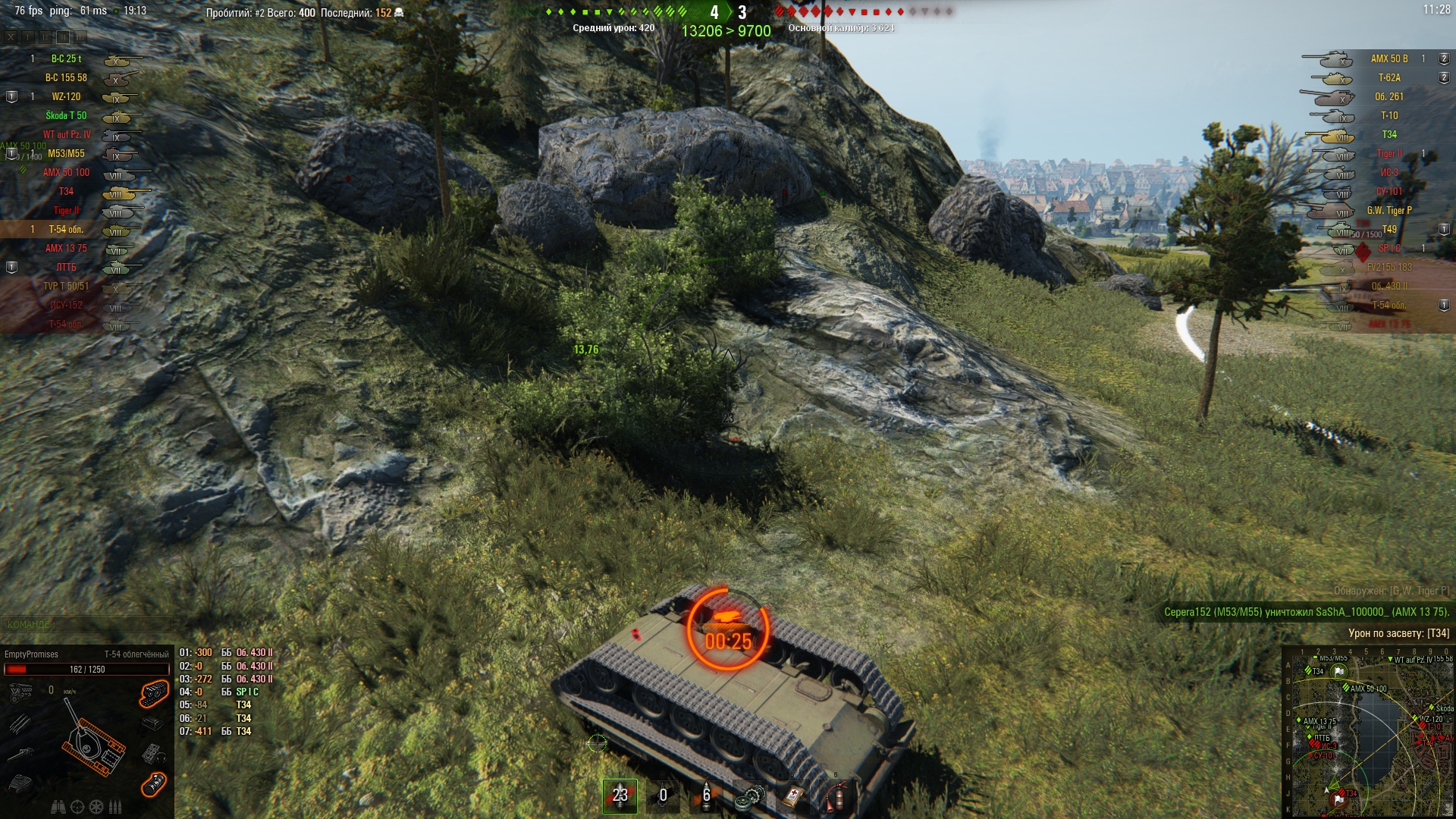Screen dimensions: 1456x819
Task: Pick the AMX 50 B enemy roster row
Action: [x=1389, y=58]
